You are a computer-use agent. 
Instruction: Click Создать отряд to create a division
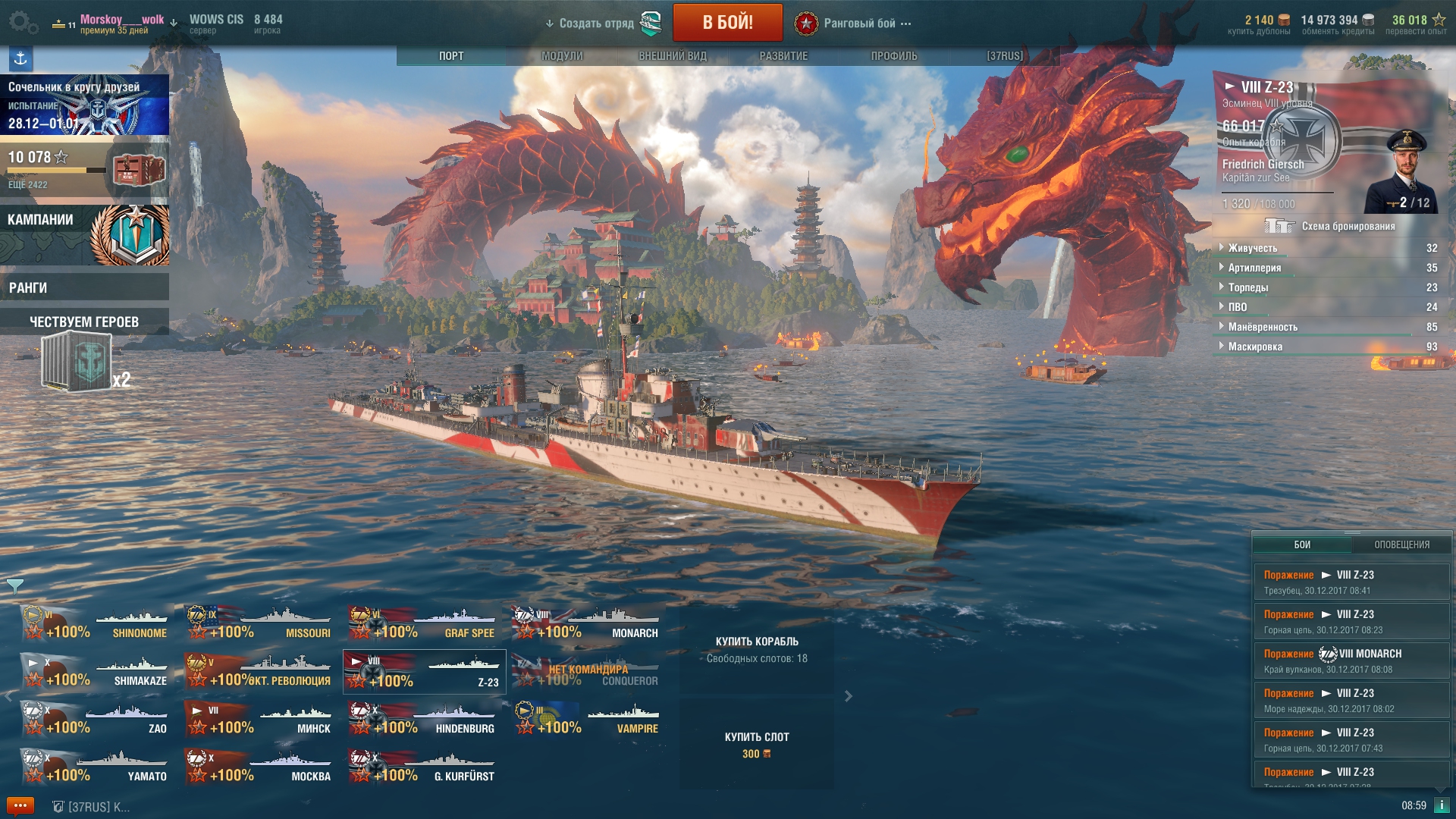coord(596,24)
